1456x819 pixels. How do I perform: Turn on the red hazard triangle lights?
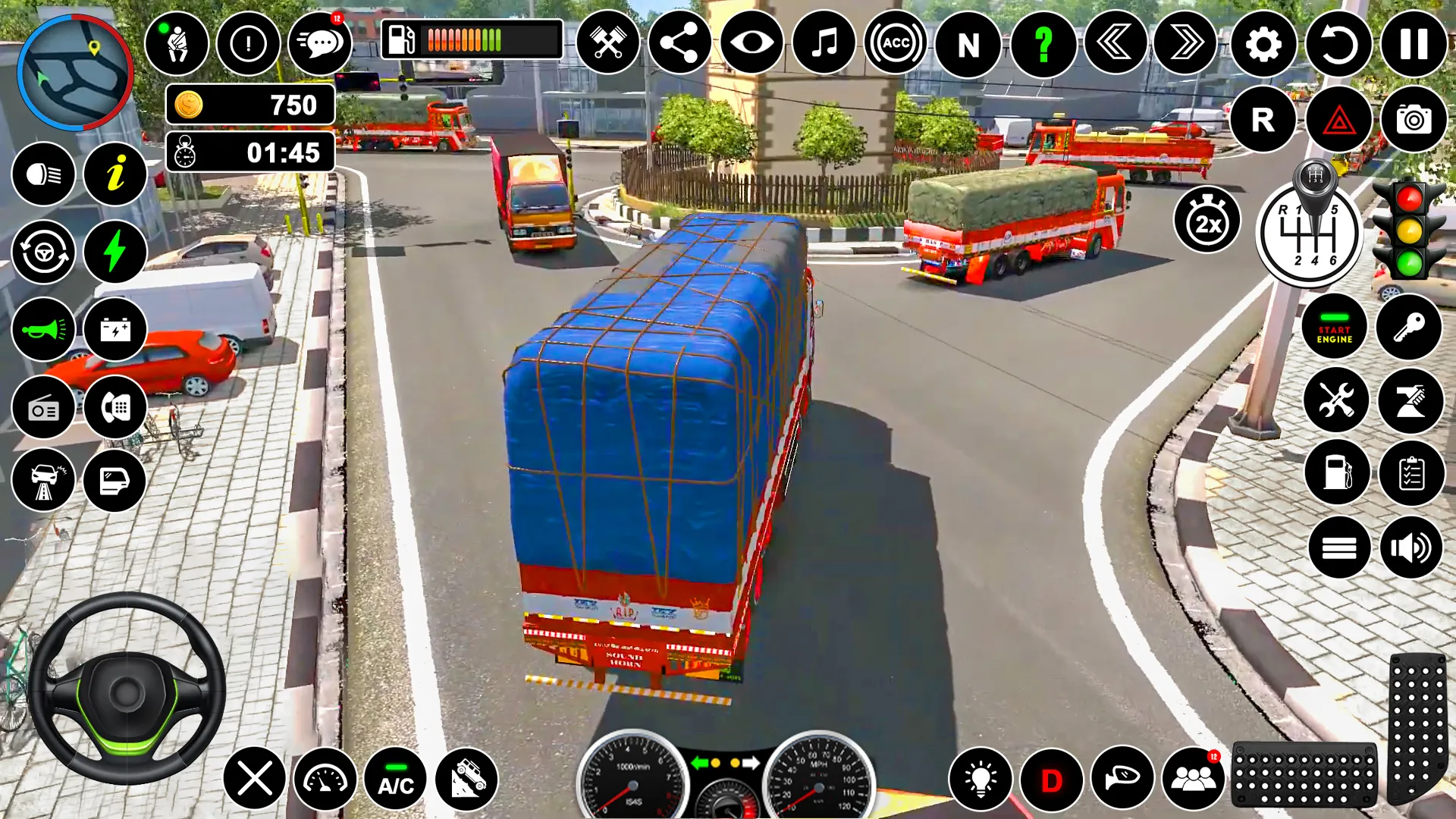tap(1338, 119)
